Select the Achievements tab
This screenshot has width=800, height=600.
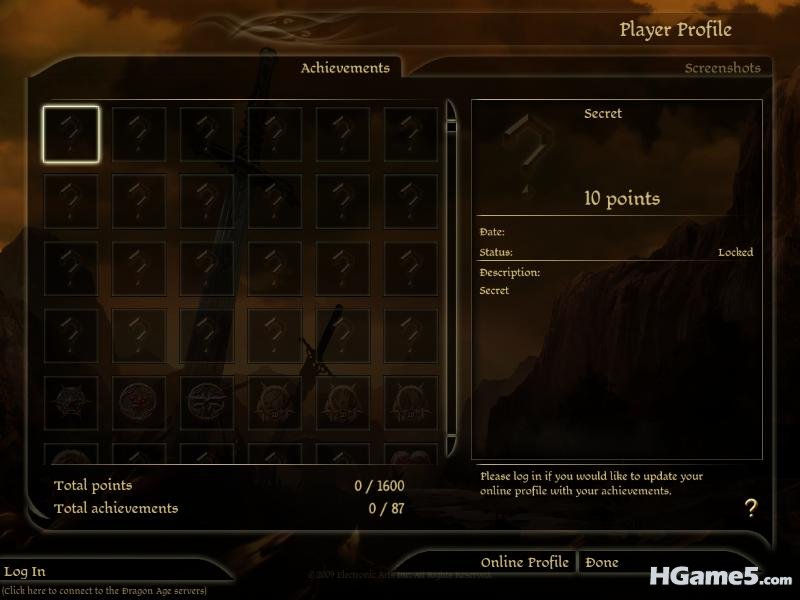(345, 68)
